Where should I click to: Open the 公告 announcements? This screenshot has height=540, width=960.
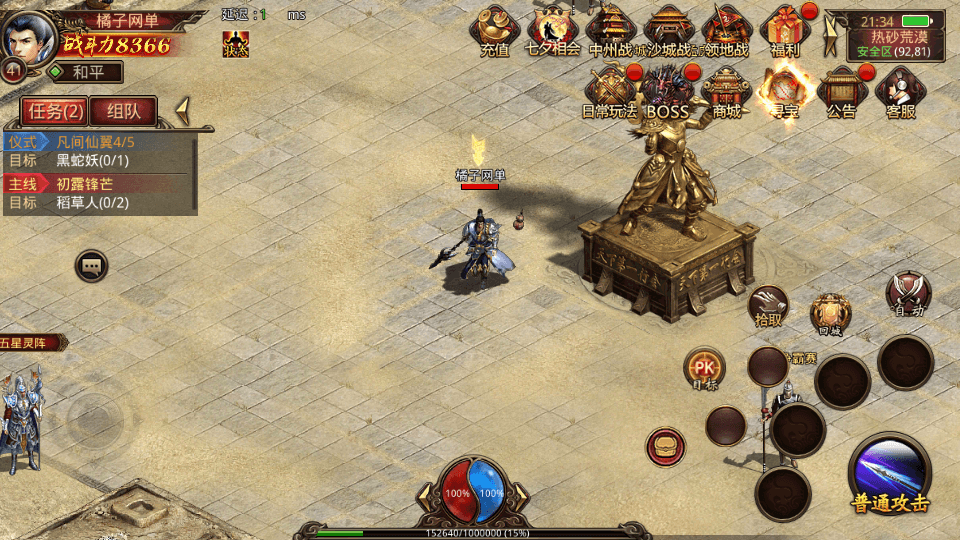841,90
